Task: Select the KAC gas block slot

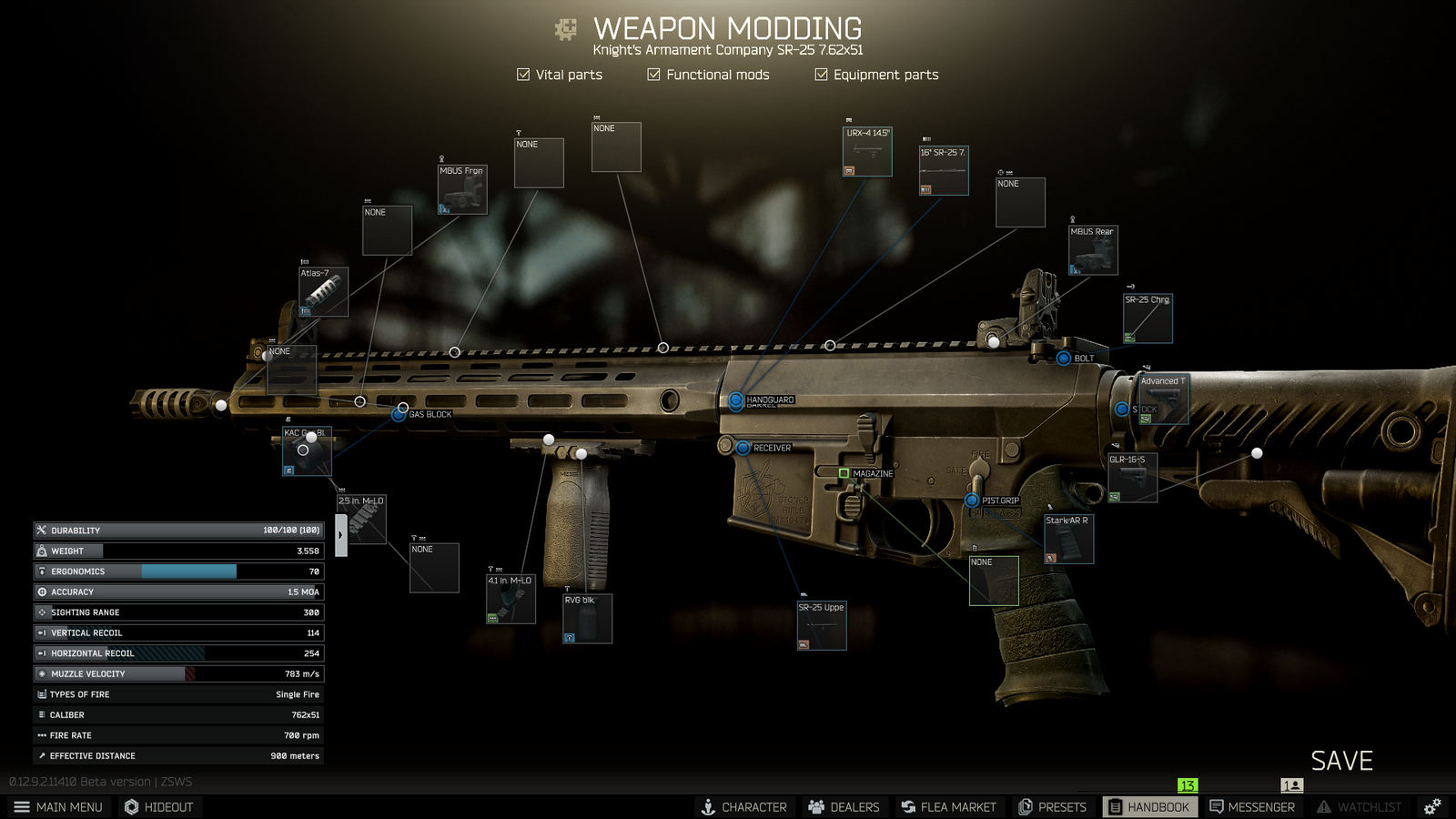Action: (x=308, y=451)
